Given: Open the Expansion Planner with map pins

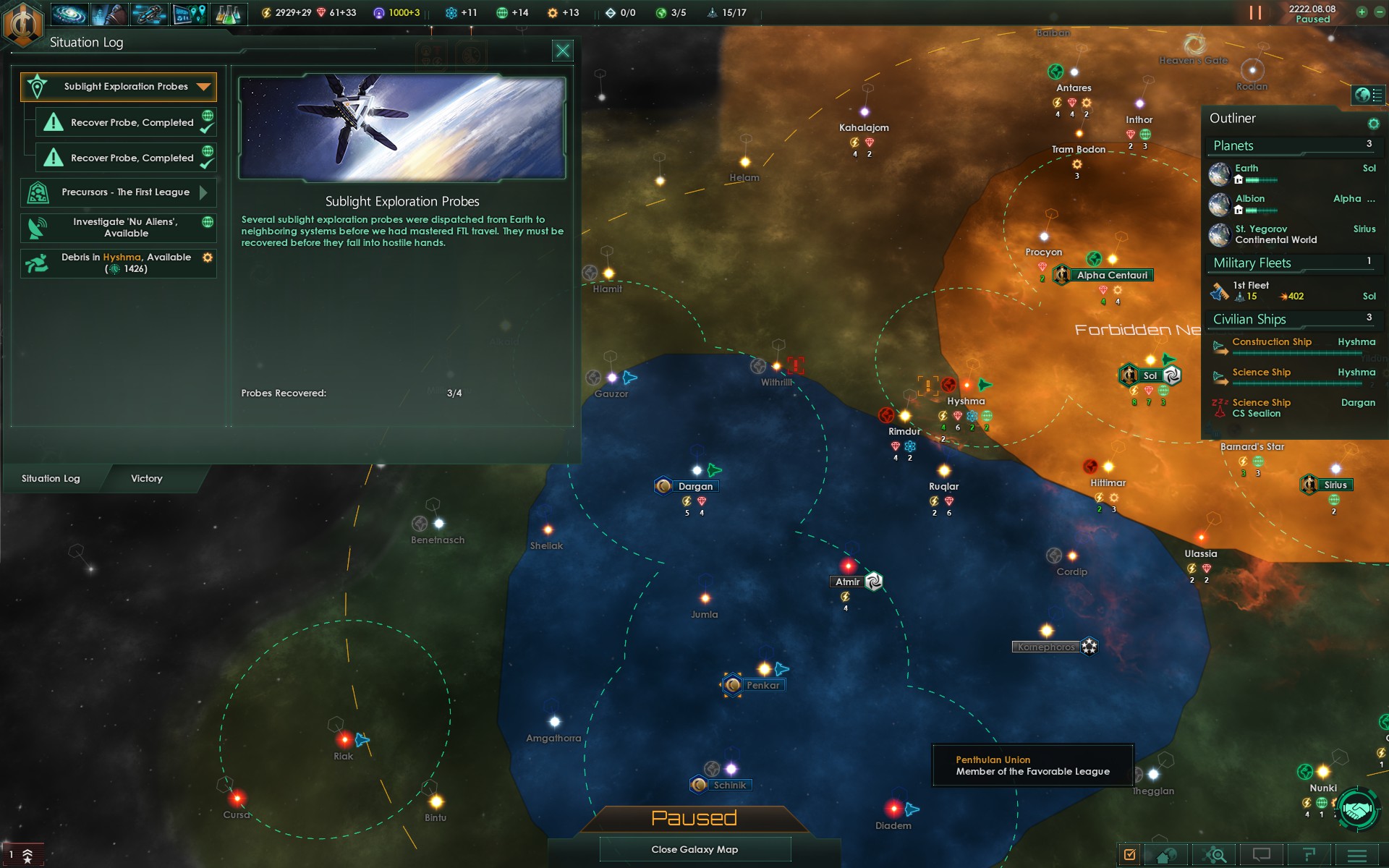Looking at the screenshot, I should [x=189, y=13].
